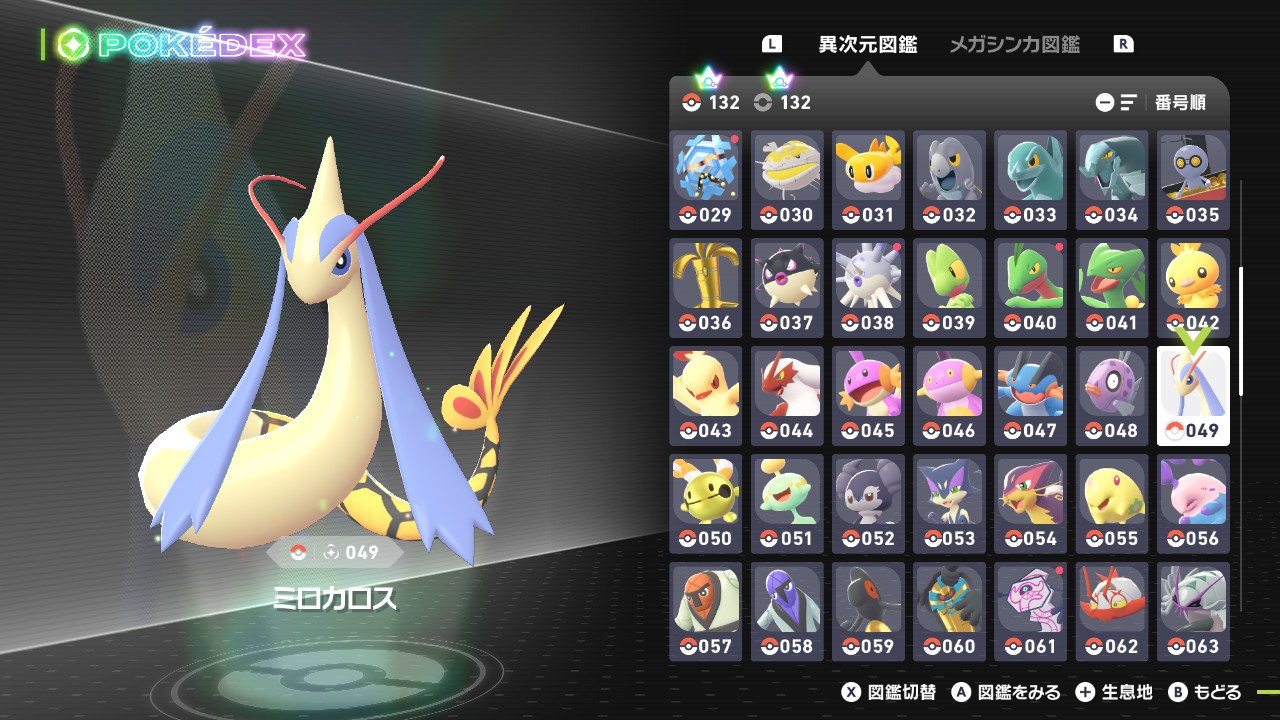Select the Feebas entry numbered 048

coord(1112,396)
